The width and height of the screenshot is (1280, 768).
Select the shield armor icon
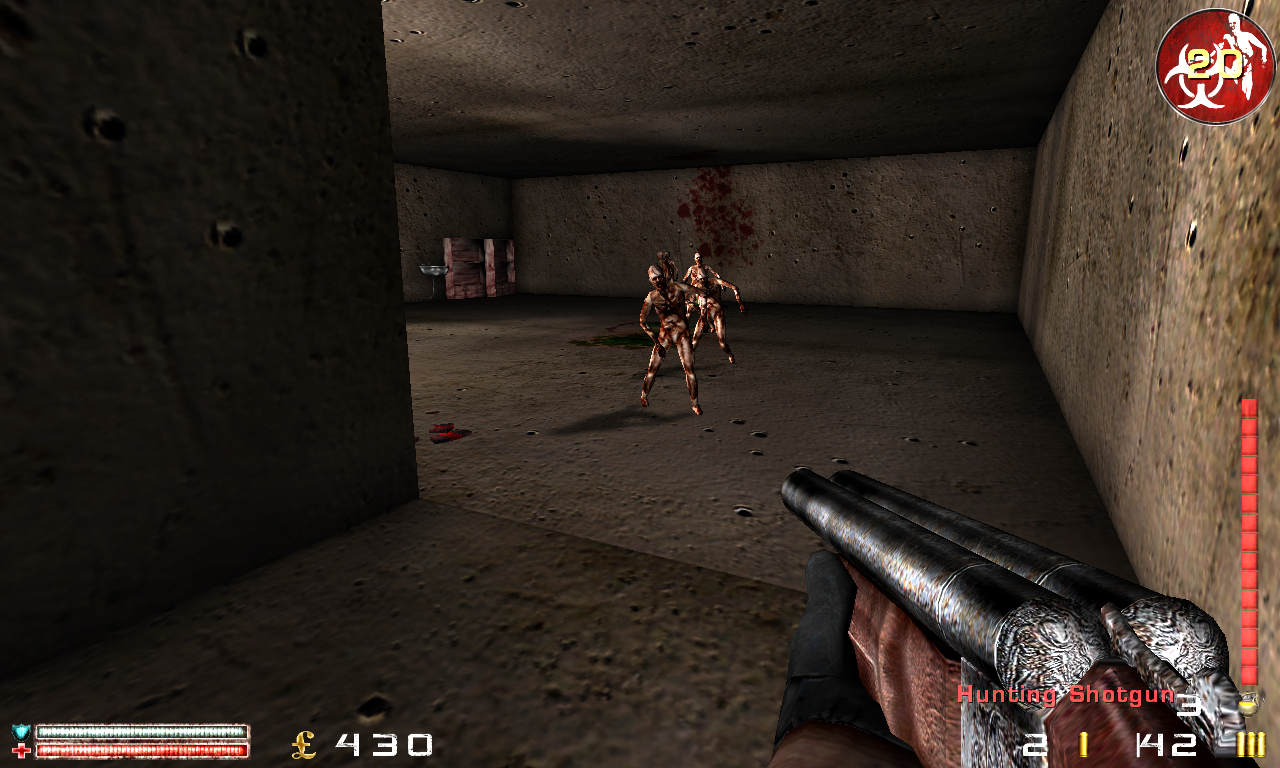click(19, 732)
